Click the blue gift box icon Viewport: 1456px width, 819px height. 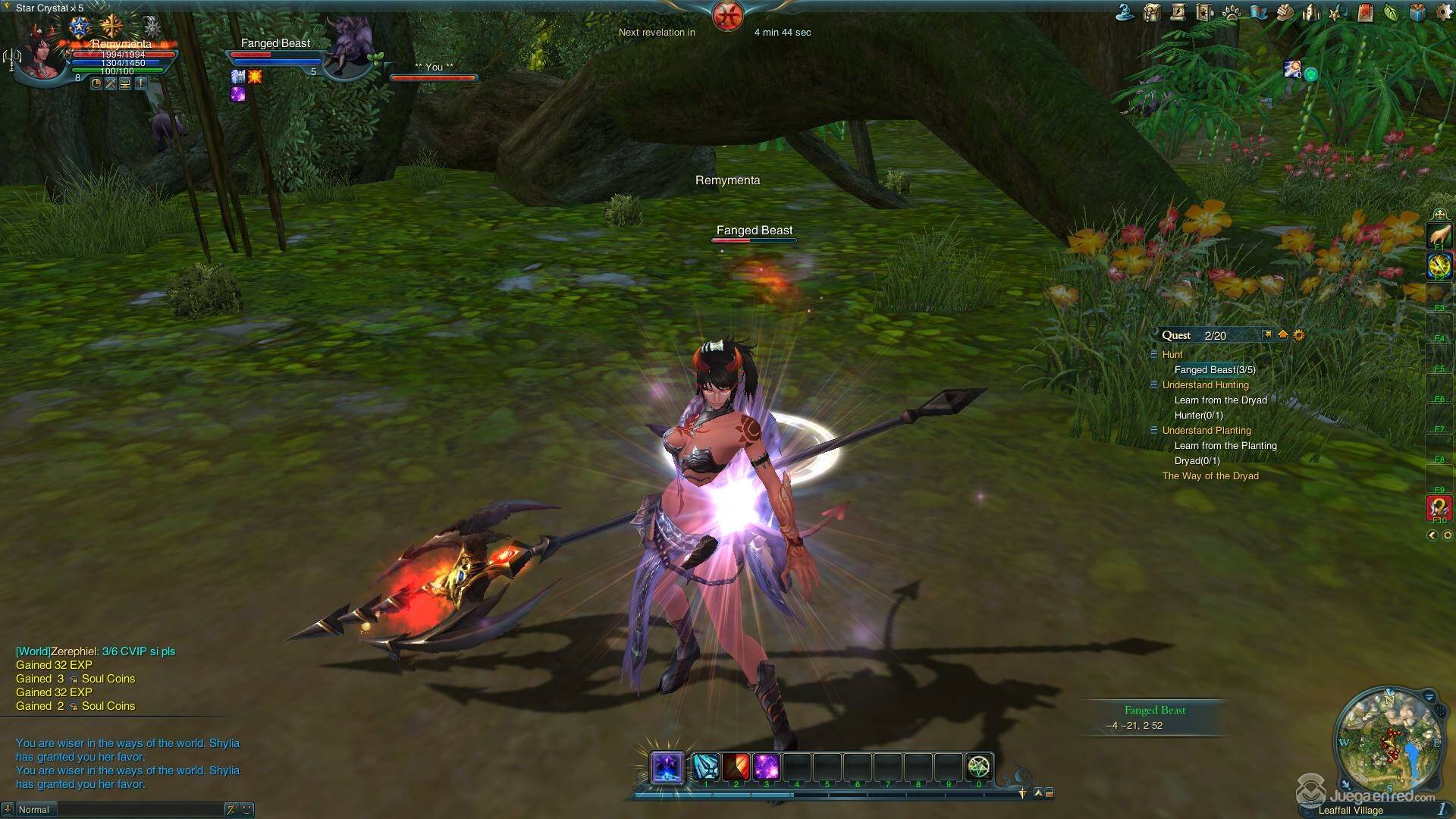1417,12
